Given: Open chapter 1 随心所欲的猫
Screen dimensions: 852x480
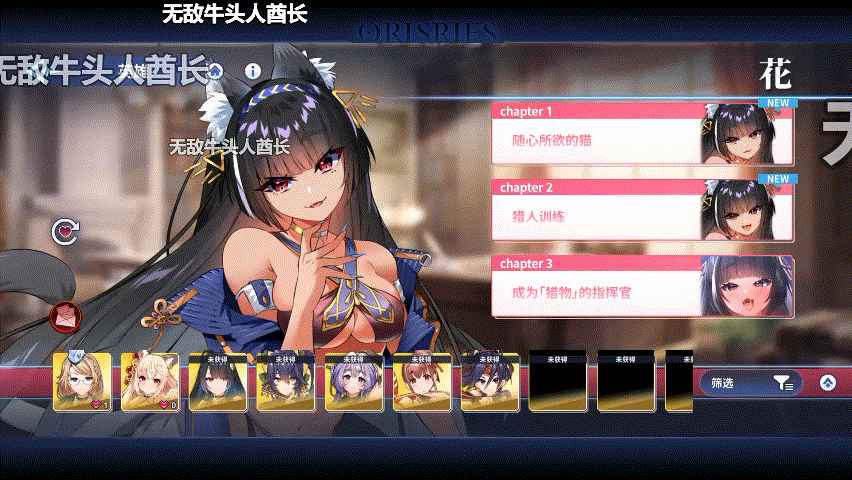Looking at the screenshot, I should click(x=600, y=140).
